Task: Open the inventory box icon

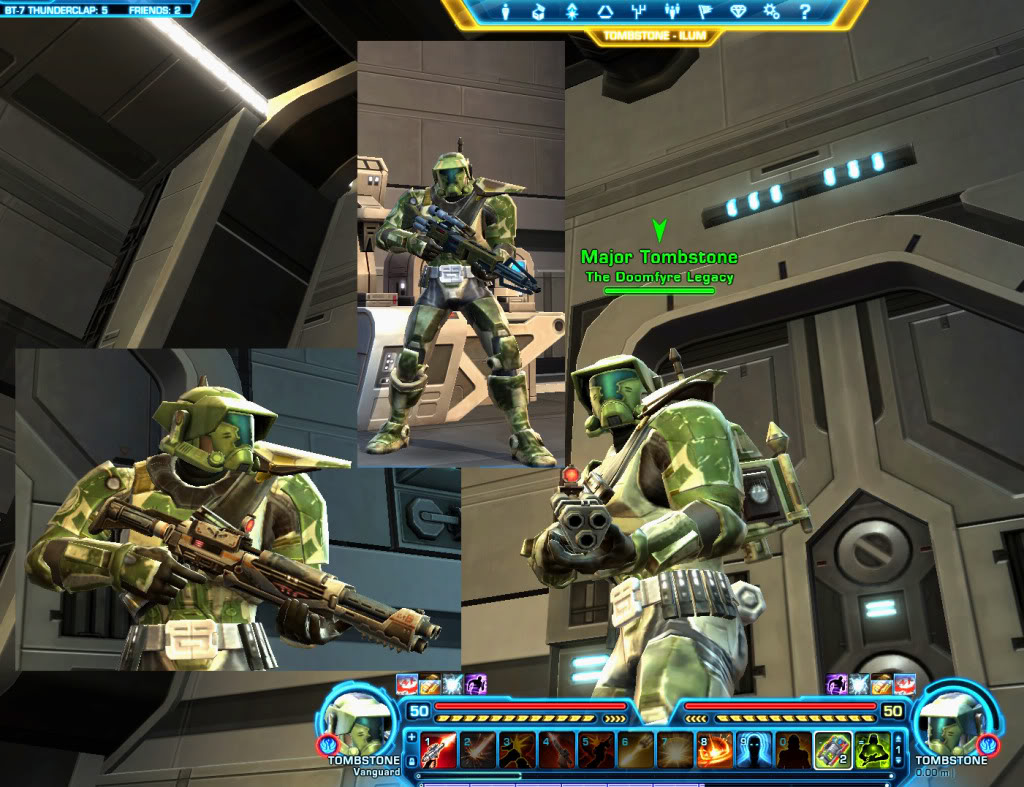Action: (538, 12)
